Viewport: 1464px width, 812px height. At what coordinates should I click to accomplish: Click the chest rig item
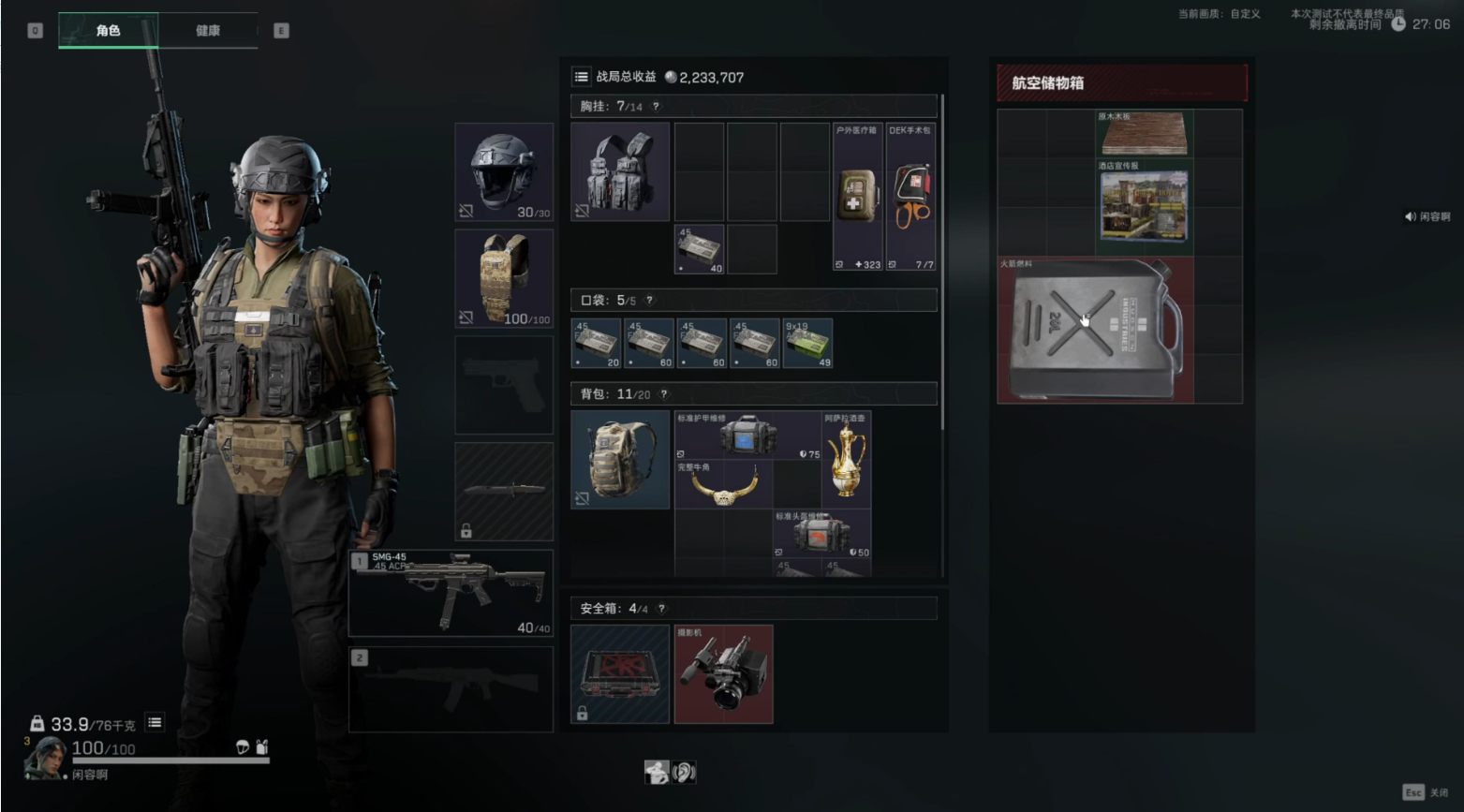tap(620, 172)
